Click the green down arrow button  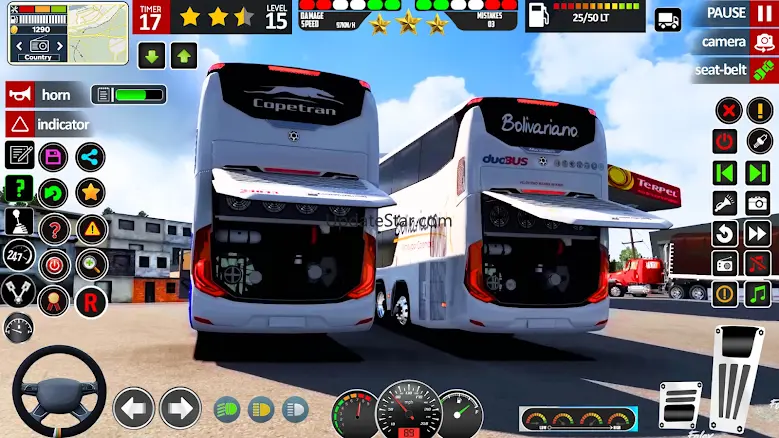tap(152, 55)
